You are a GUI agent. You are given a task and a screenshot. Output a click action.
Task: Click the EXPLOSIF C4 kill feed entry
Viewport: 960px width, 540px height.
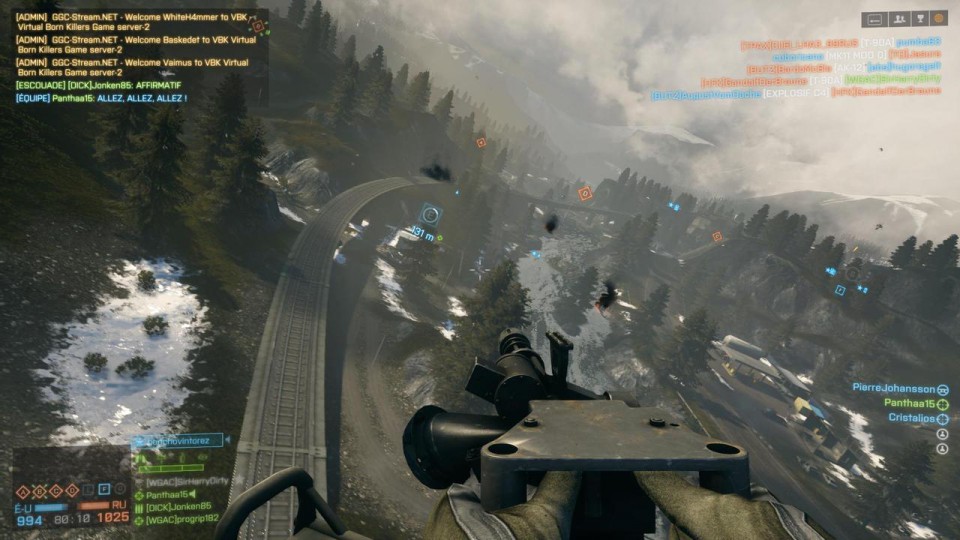point(794,94)
